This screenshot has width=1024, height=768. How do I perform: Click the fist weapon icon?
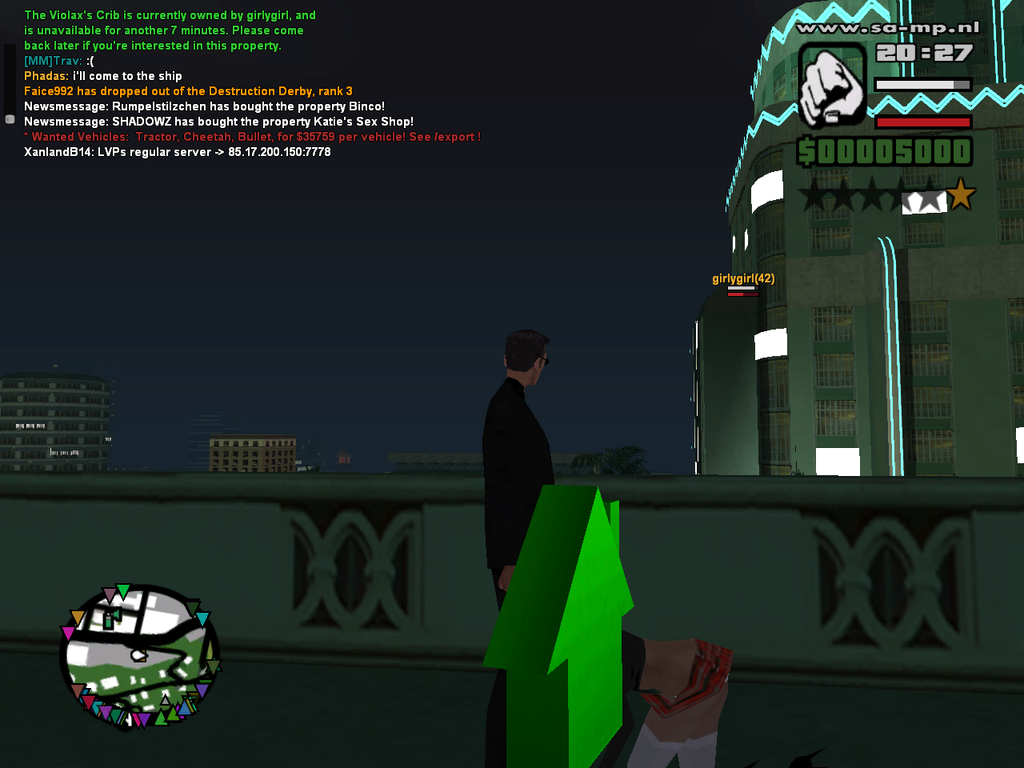[833, 87]
